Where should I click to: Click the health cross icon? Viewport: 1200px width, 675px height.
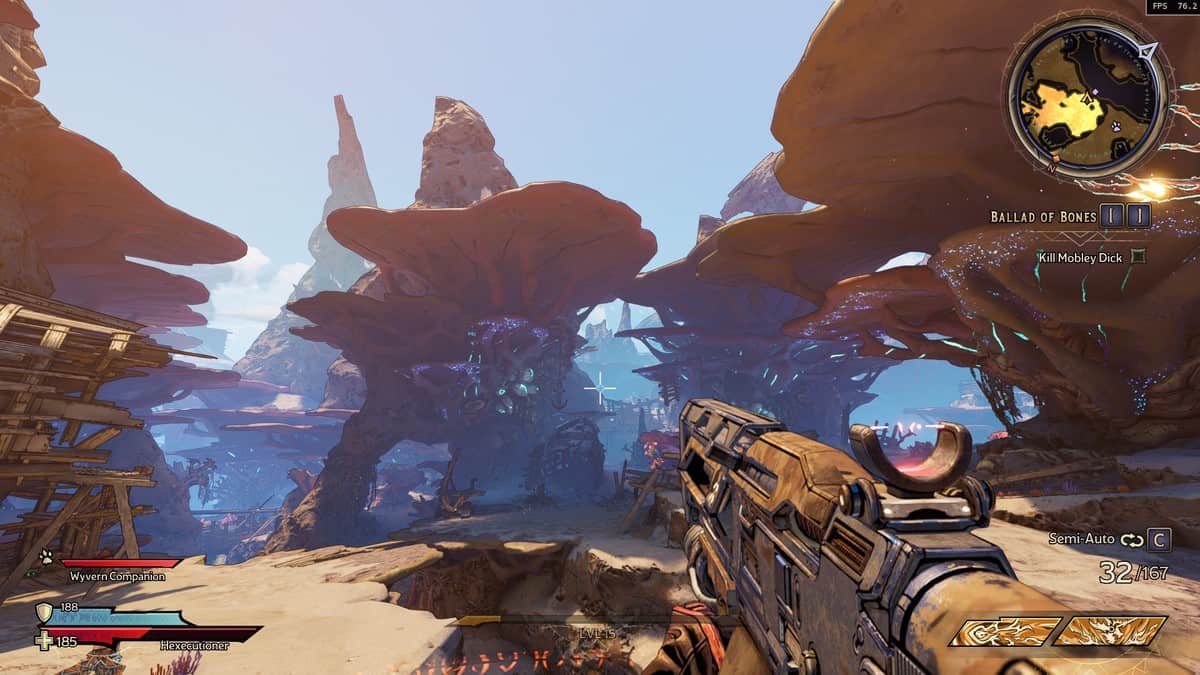click(x=45, y=640)
